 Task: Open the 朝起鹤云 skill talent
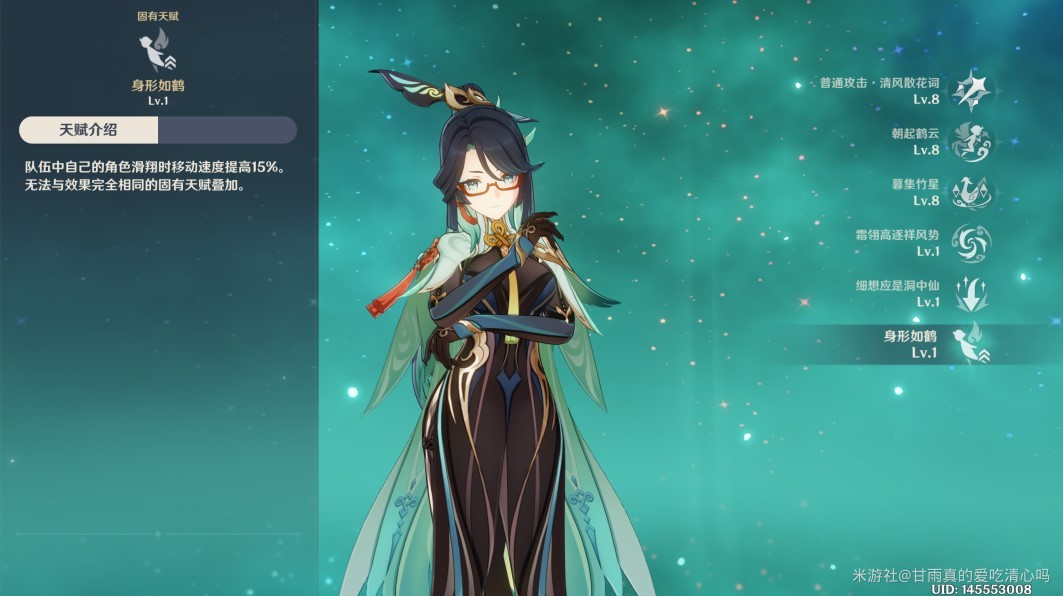(x=969, y=141)
